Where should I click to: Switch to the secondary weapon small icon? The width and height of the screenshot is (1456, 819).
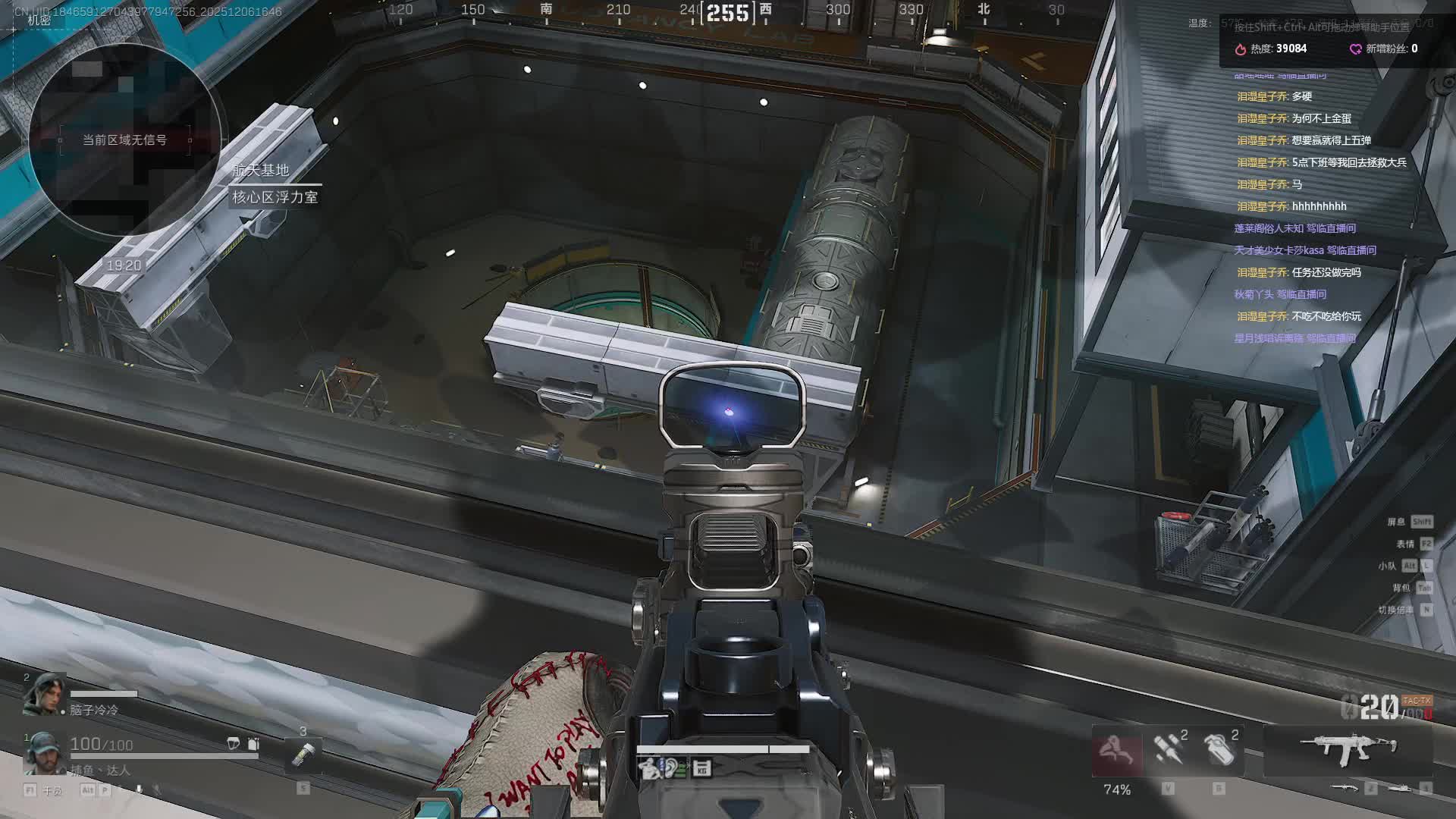tap(1345, 789)
